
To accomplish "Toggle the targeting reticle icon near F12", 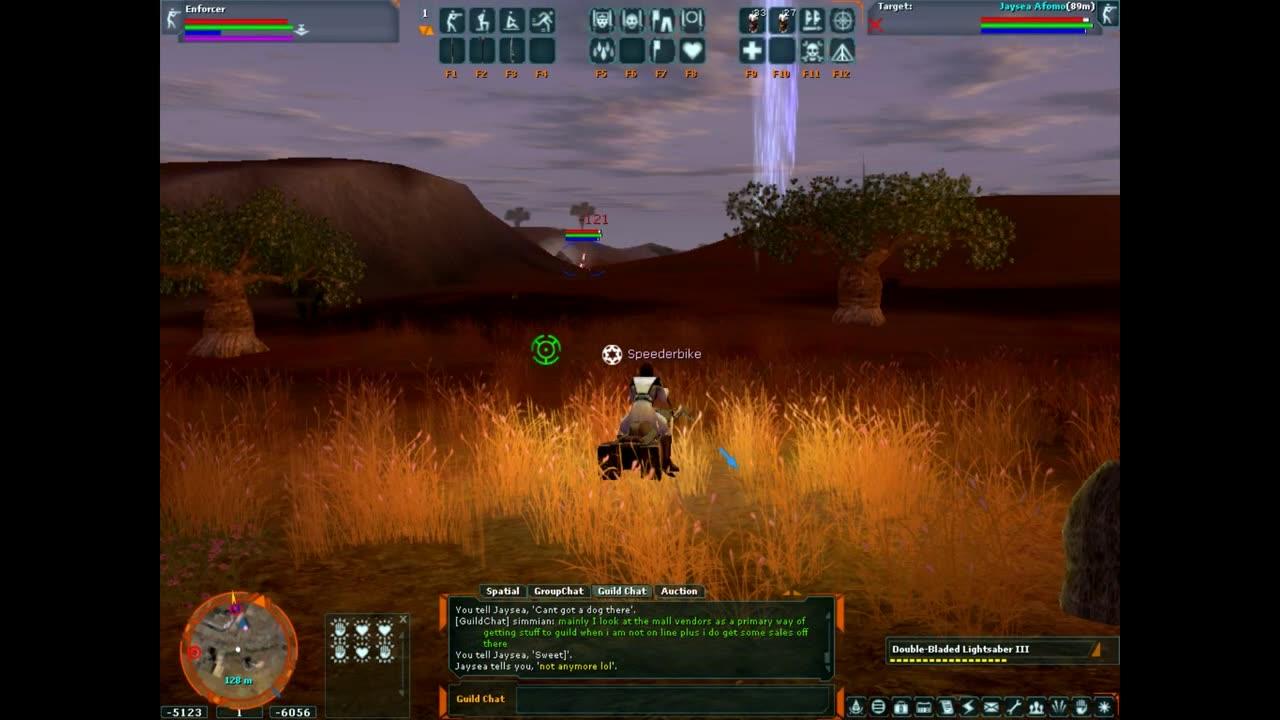I will pos(843,22).
